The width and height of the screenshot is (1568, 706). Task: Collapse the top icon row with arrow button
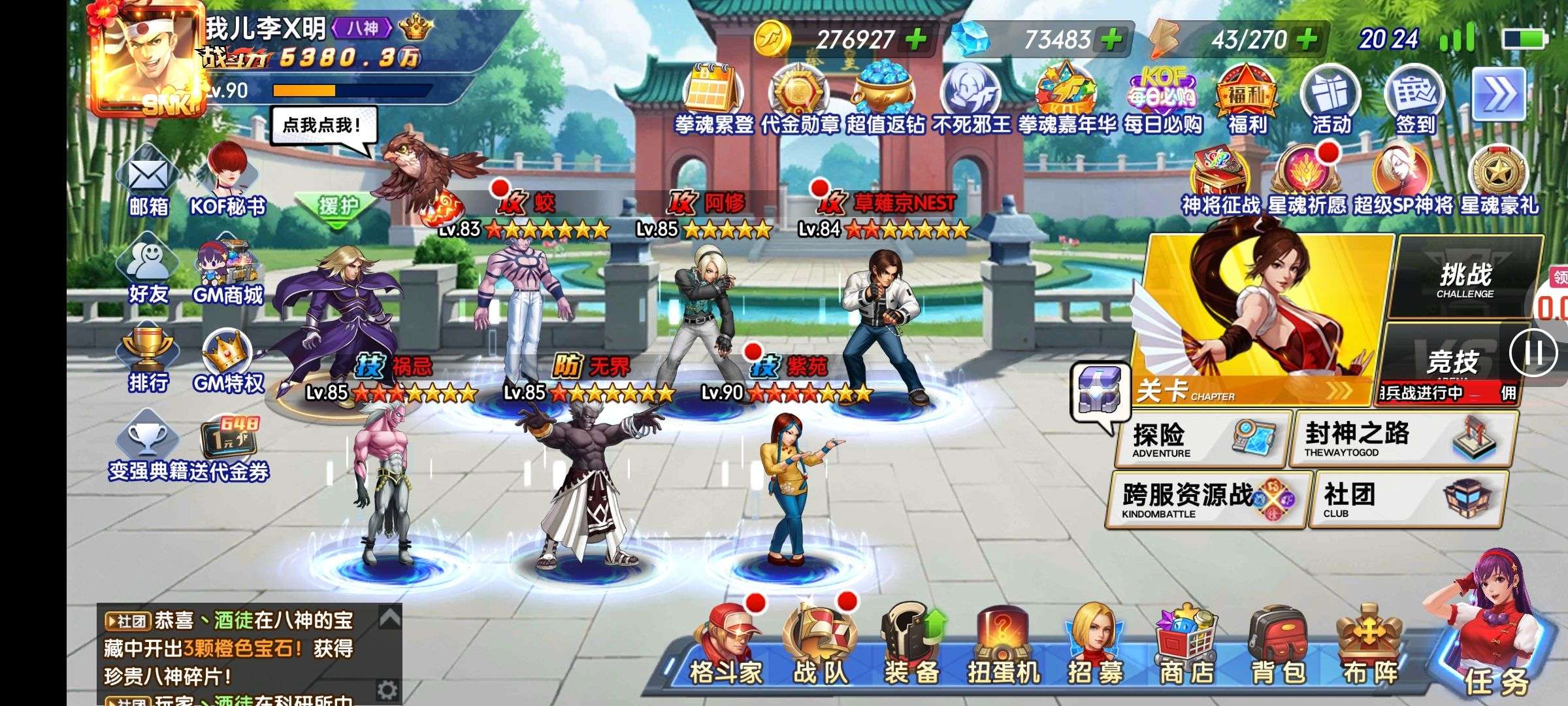point(1498,95)
